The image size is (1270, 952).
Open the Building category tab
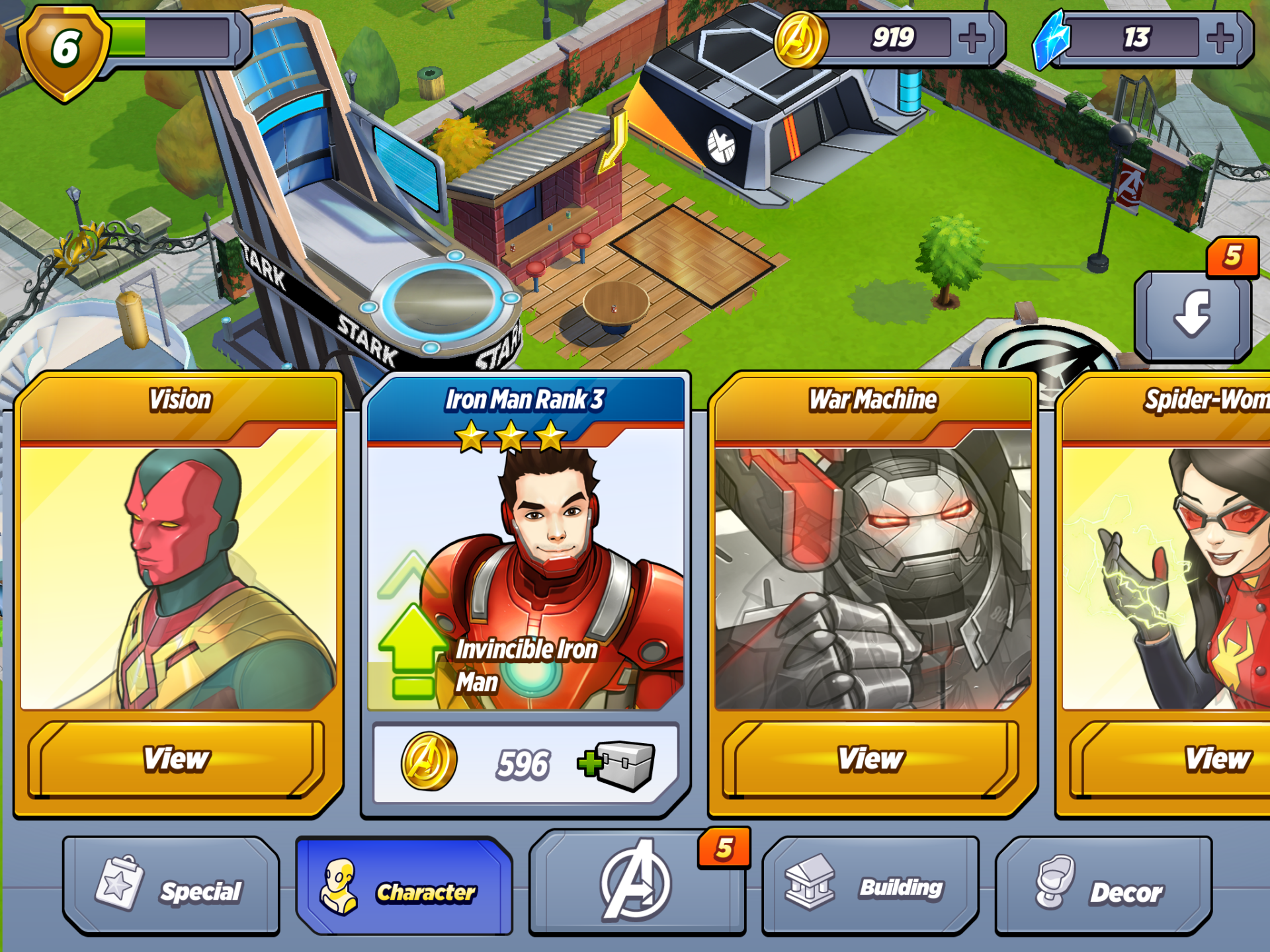tap(870, 887)
